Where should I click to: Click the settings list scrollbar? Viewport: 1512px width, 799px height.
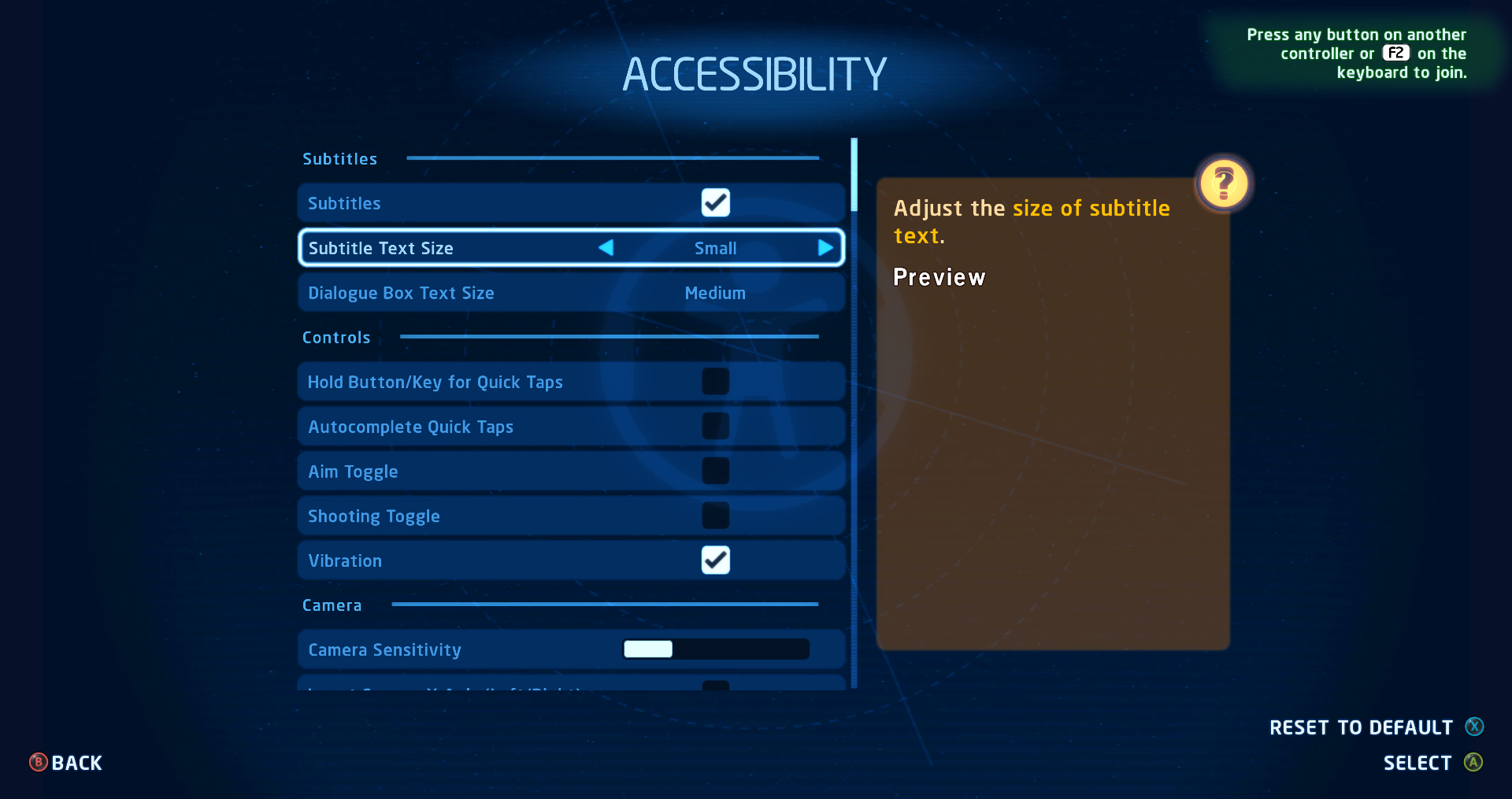coord(854,175)
